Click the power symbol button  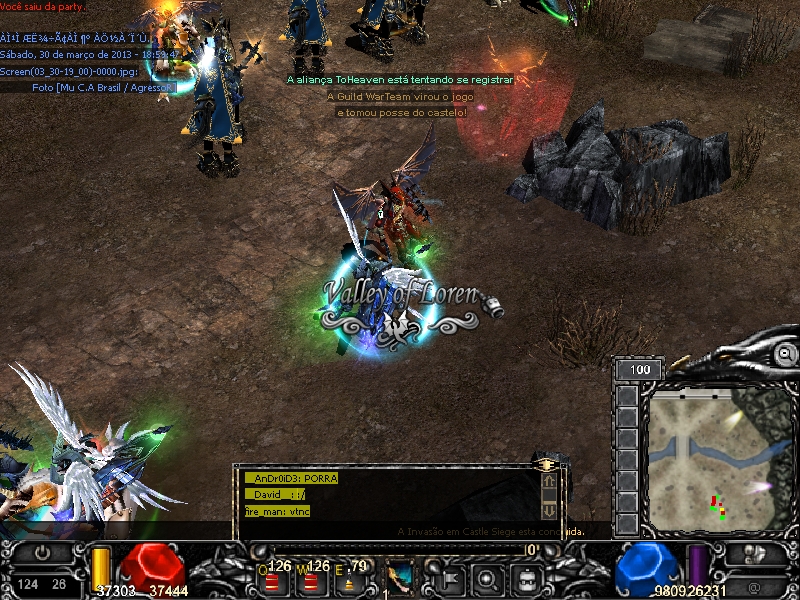[x=42, y=553]
